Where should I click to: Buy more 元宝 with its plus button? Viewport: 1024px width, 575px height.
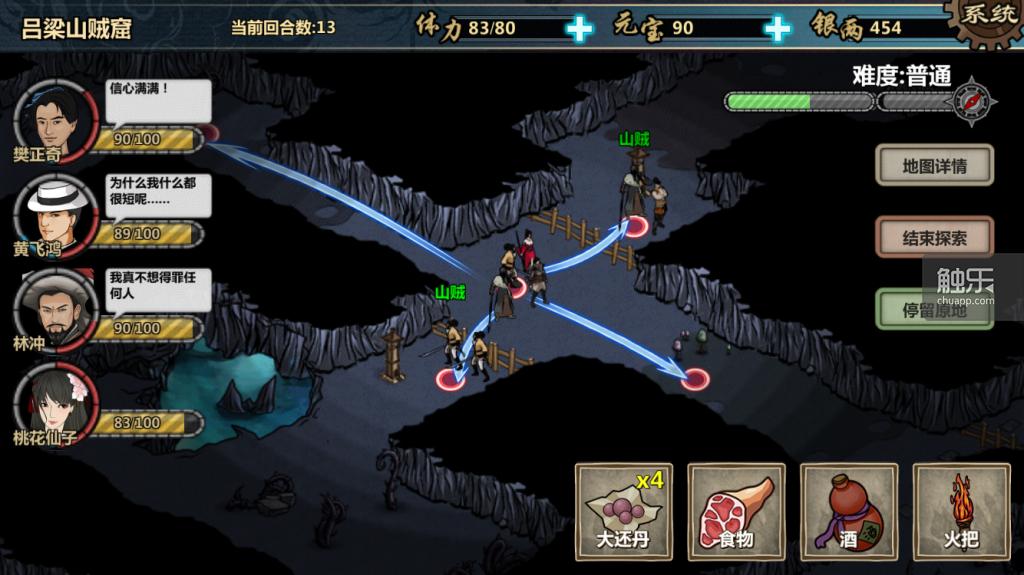pyautogui.click(x=777, y=29)
